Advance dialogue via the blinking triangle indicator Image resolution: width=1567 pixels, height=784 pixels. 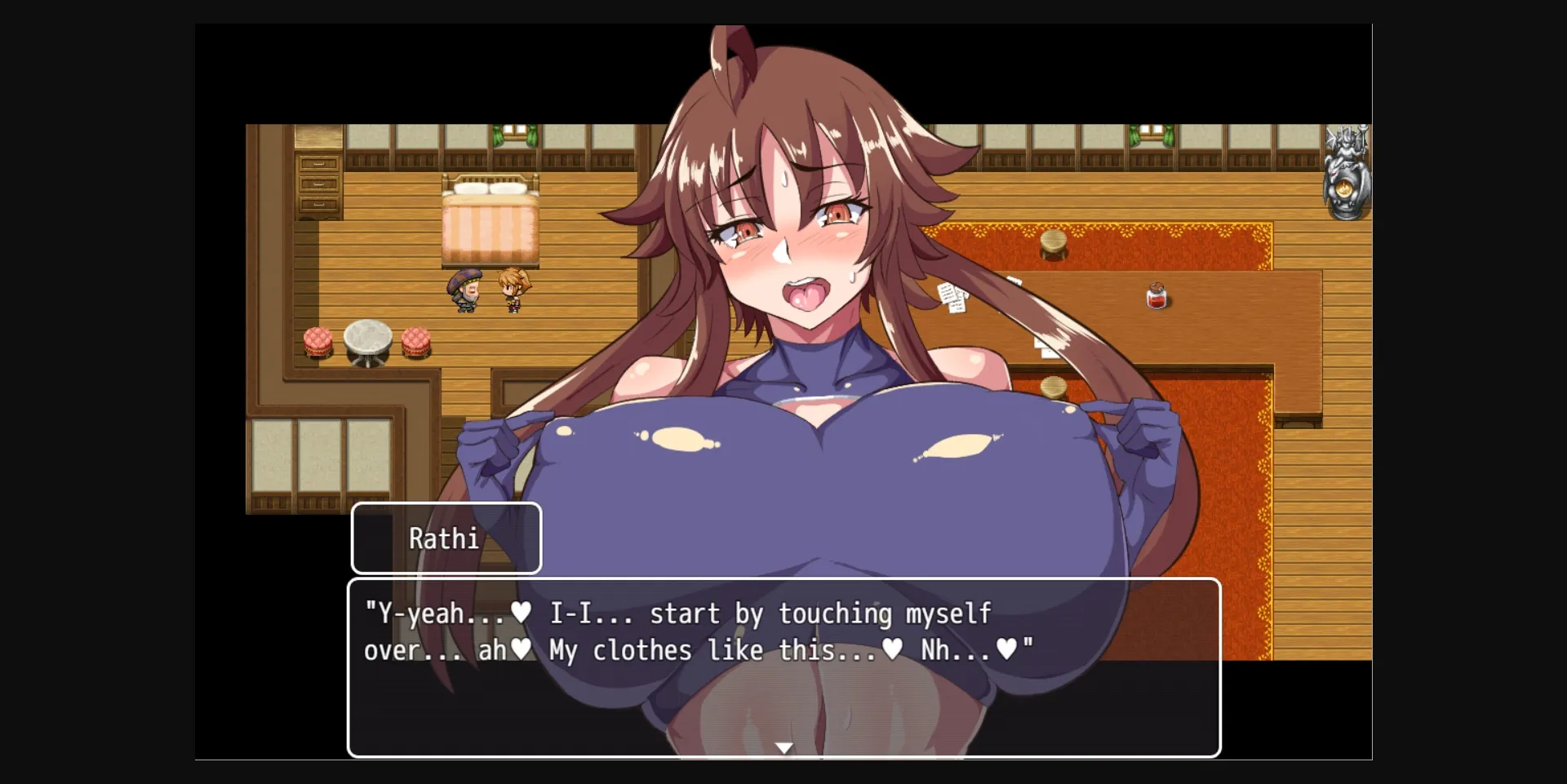pyautogui.click(x=783, y=746)
